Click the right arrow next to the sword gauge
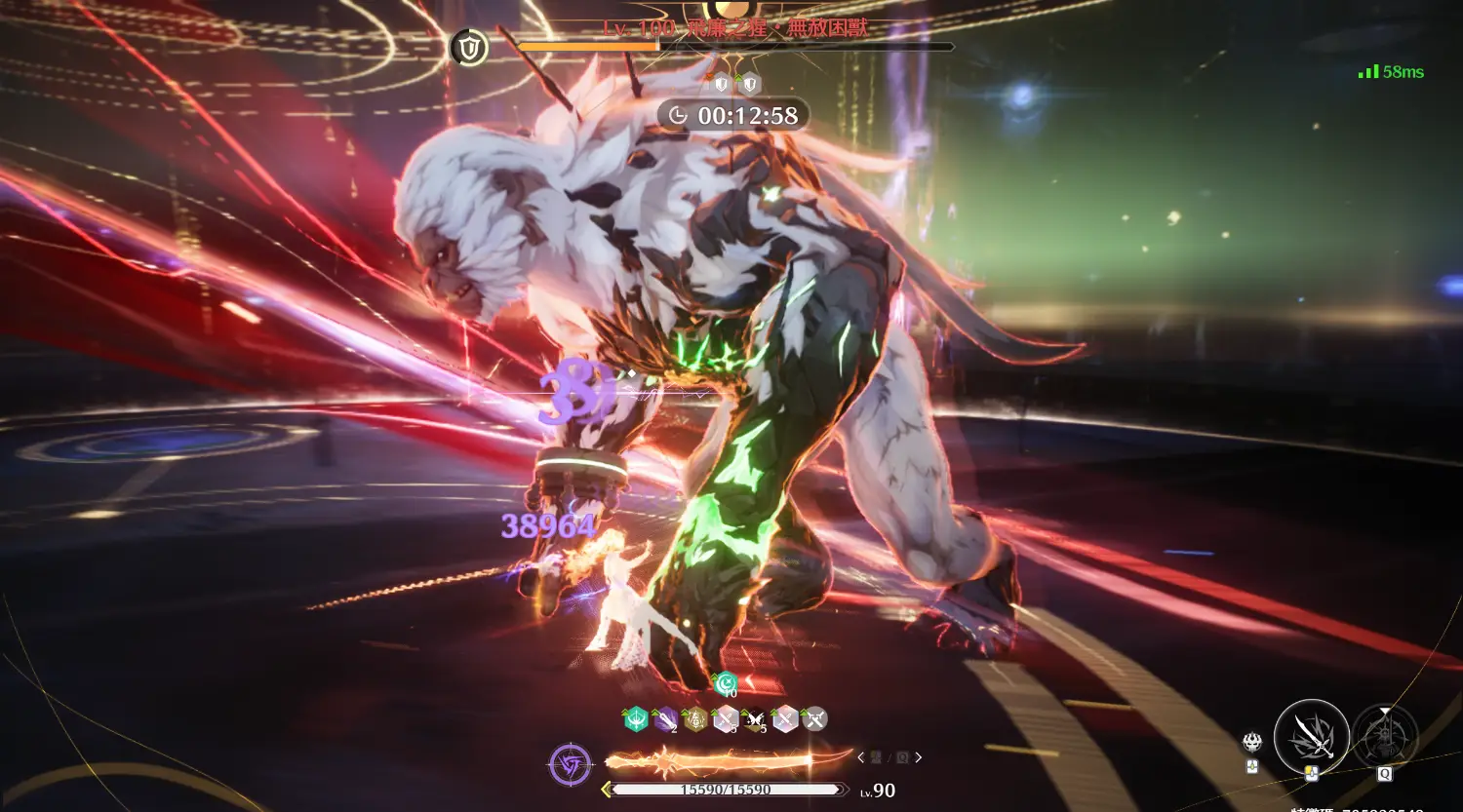This screenshot has width=1463, height=812. 919,757
